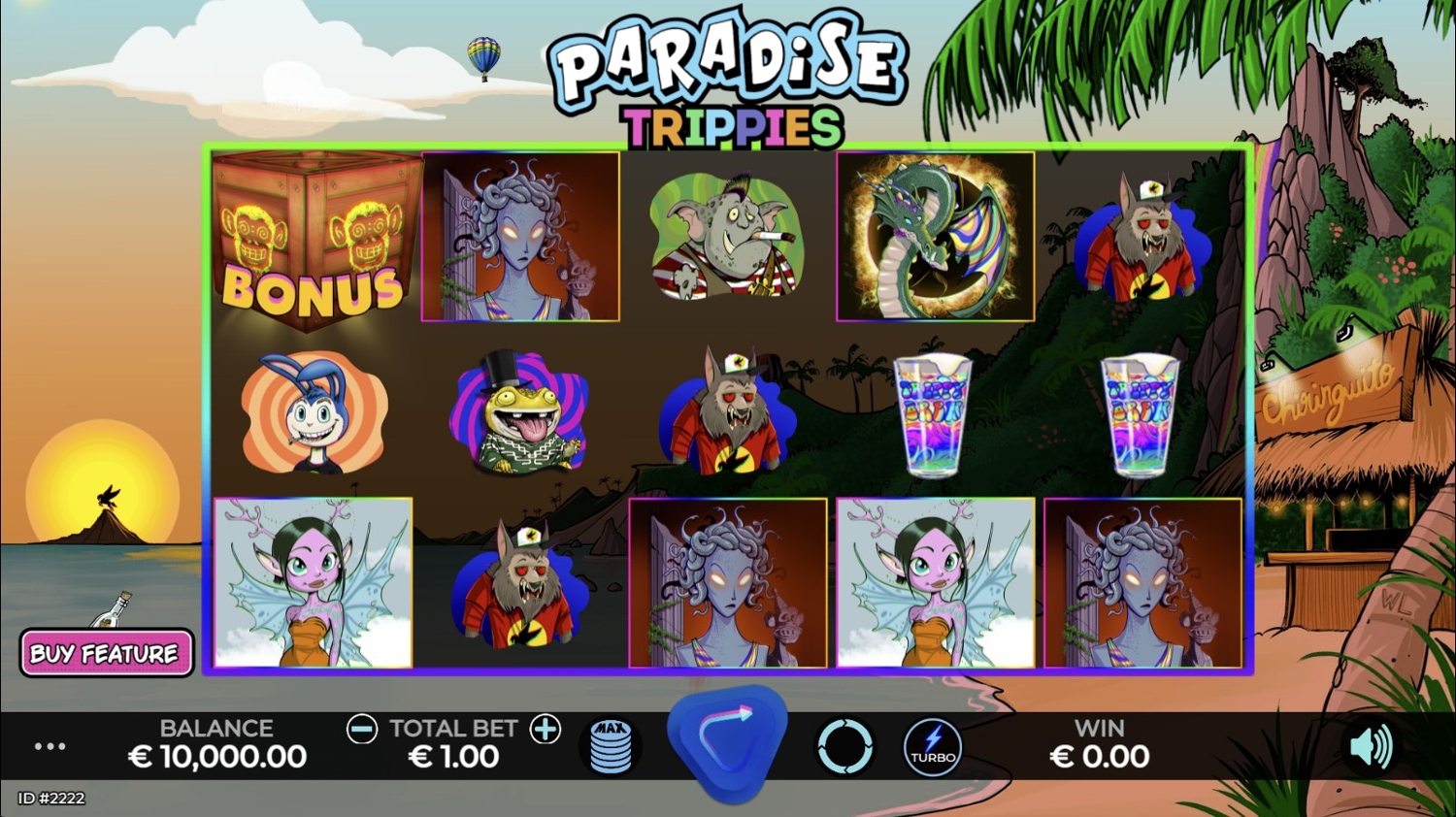Mute sound with the speaker icon
The width and height of the screenshot is (1456, 817).
(x=1371, y=746)
